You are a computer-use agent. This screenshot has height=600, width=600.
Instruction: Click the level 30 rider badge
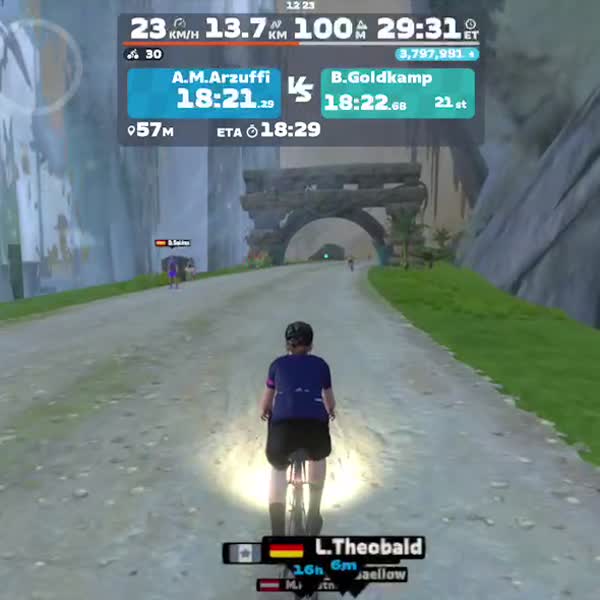point(146,54)
